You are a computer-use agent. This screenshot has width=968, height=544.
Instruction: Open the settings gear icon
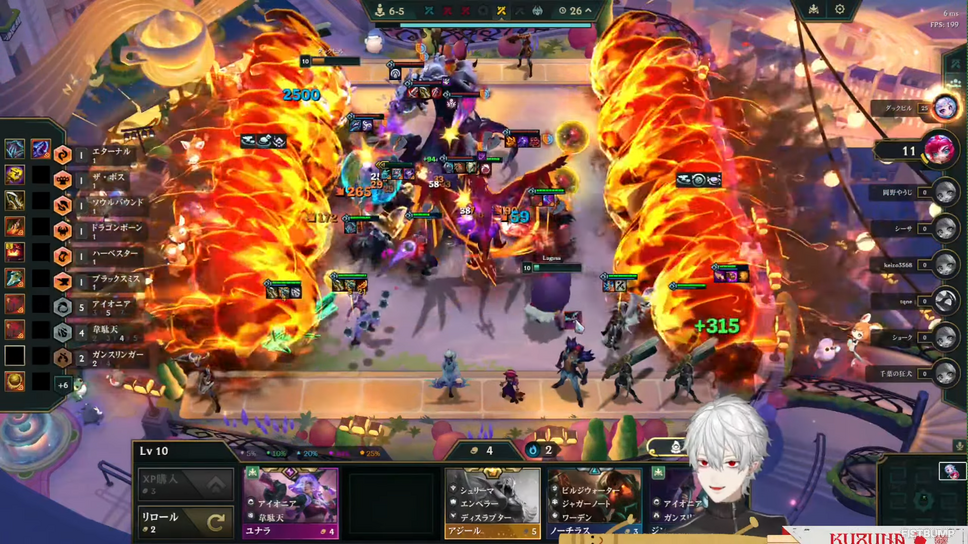coord(840,10)
